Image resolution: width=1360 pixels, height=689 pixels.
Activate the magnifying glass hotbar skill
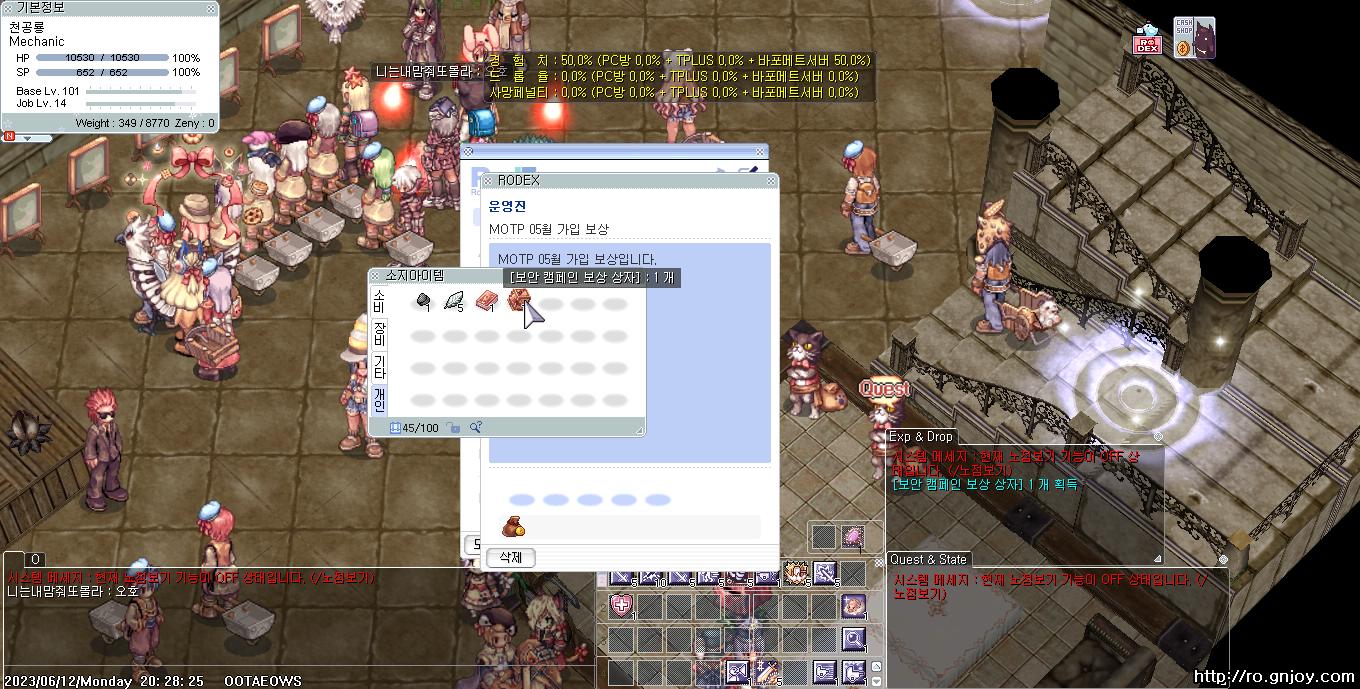coord(853,638)
